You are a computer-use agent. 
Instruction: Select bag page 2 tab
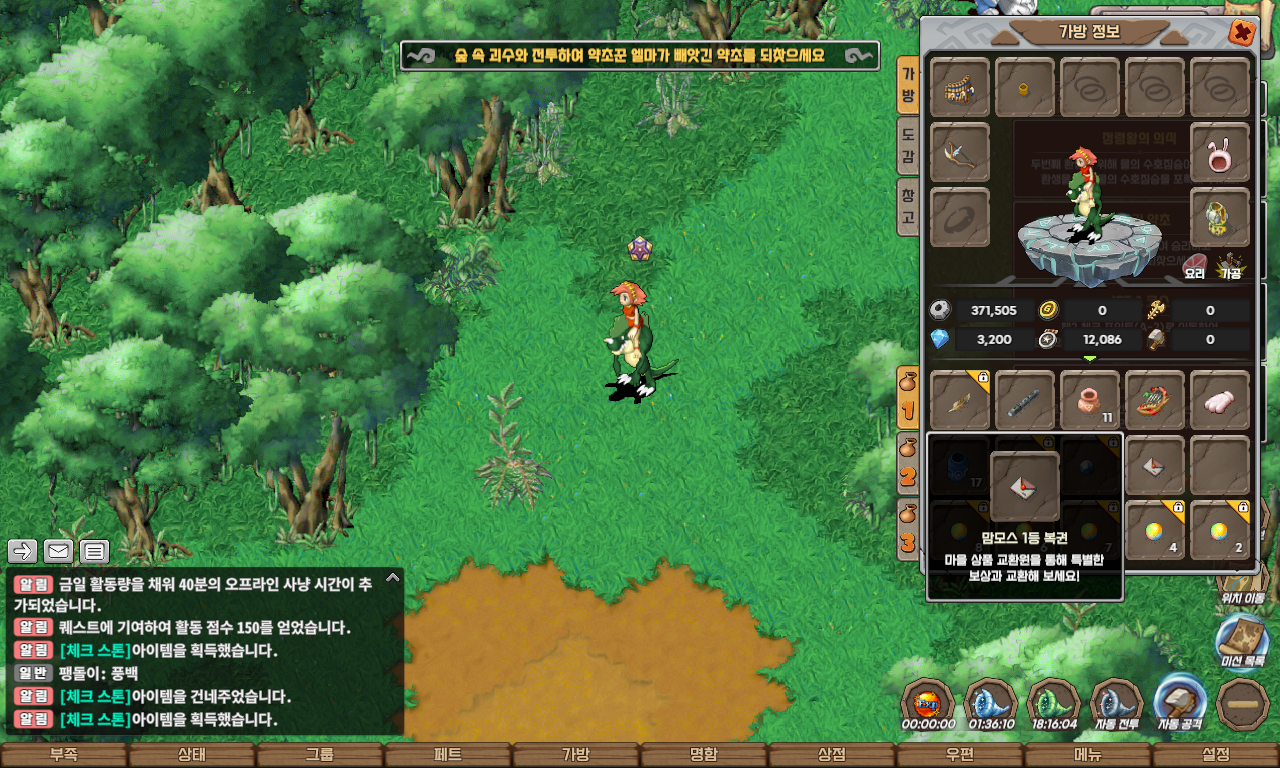tap(908, 467)
